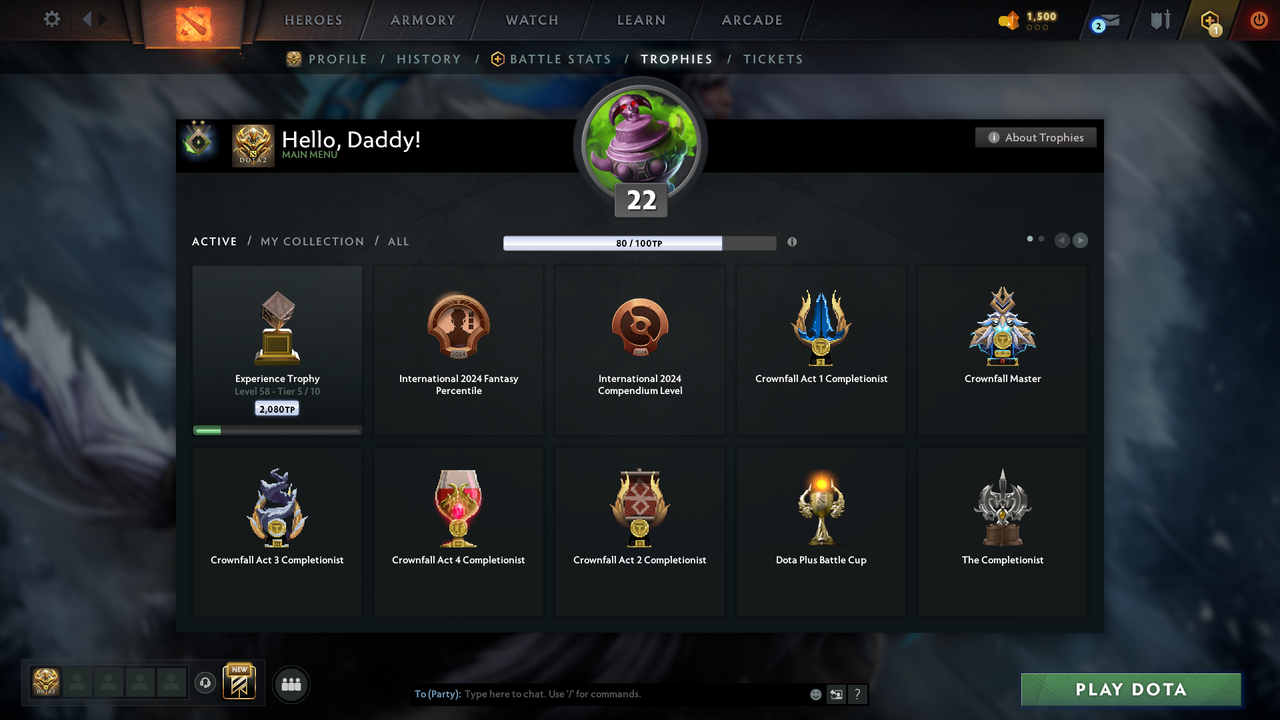This screenshot has width=1280, height=720.
Task: Click the About Trophies button
Action: pos(1035,137)
